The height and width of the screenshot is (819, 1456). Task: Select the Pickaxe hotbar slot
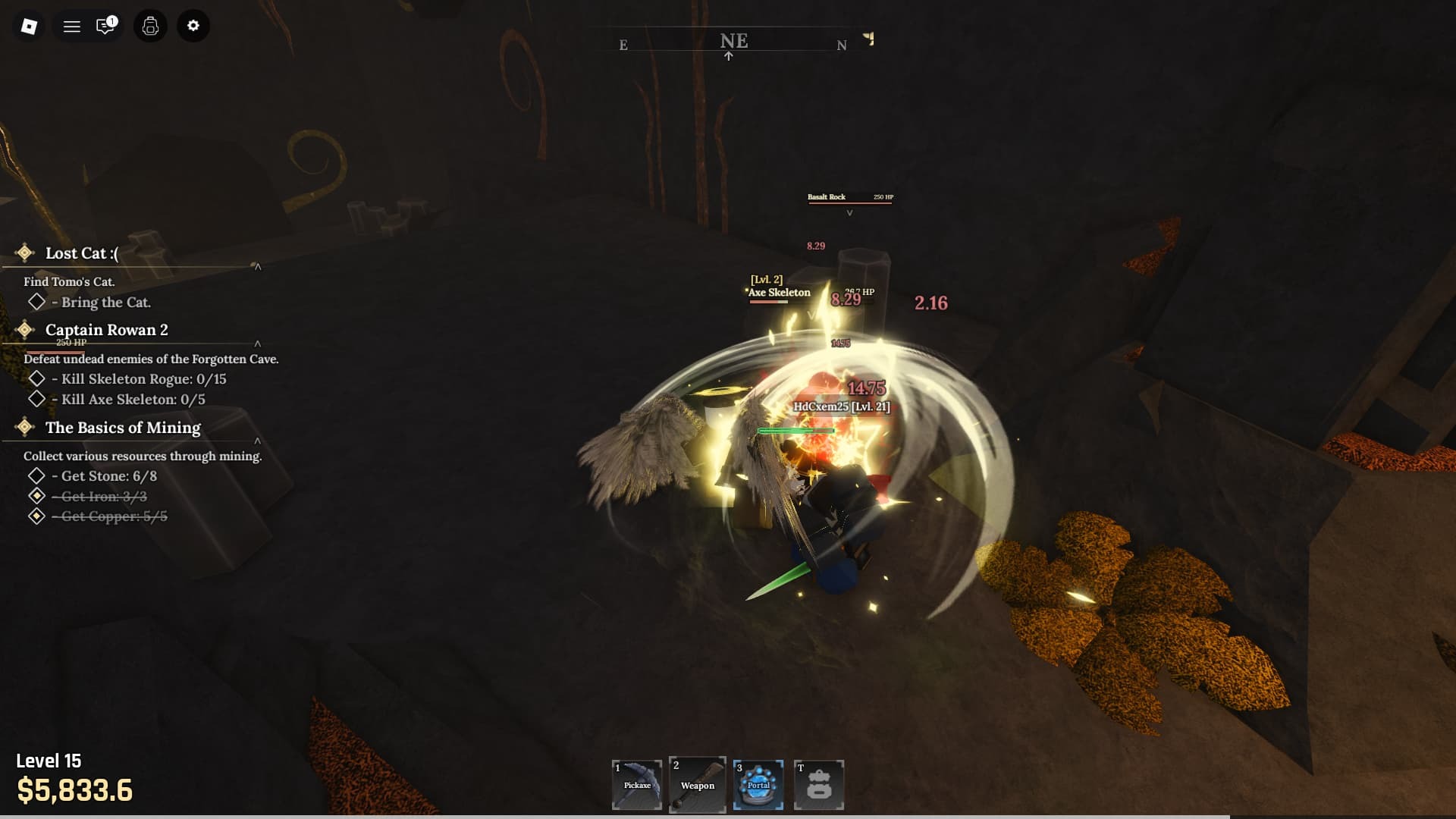(x=637, y=785)
